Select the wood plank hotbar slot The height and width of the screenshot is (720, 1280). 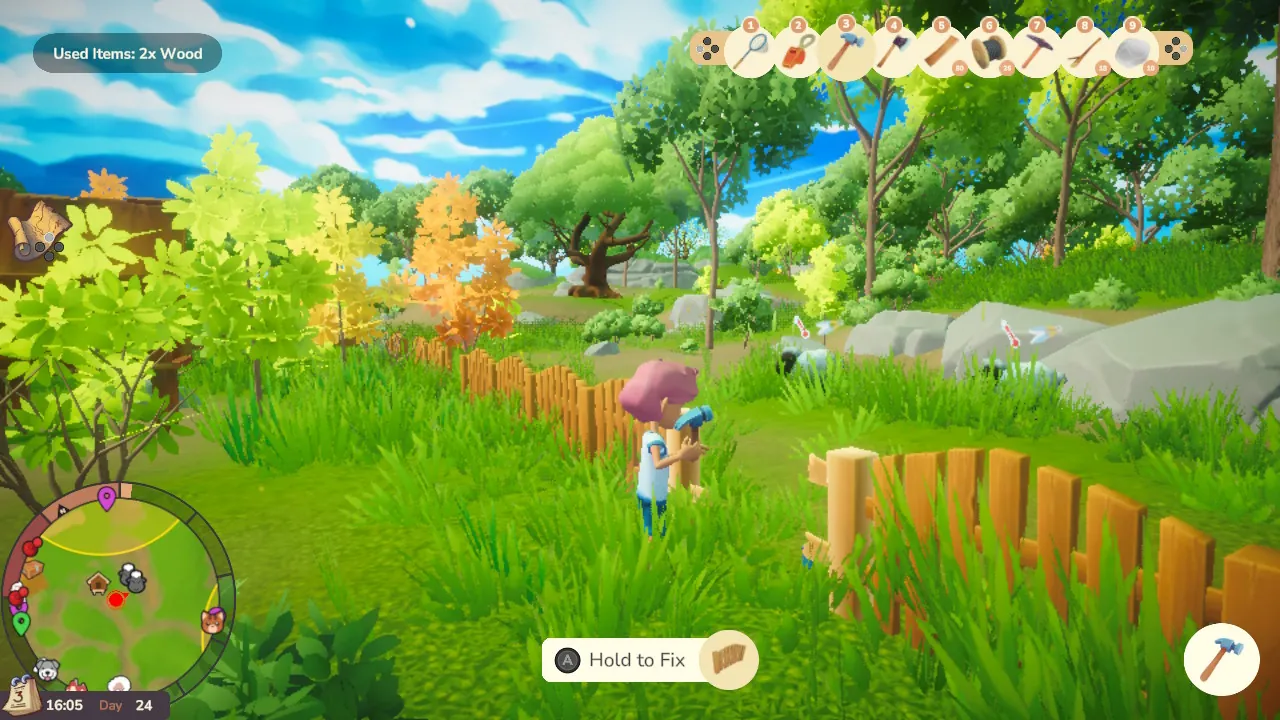(x=941, y=51)
